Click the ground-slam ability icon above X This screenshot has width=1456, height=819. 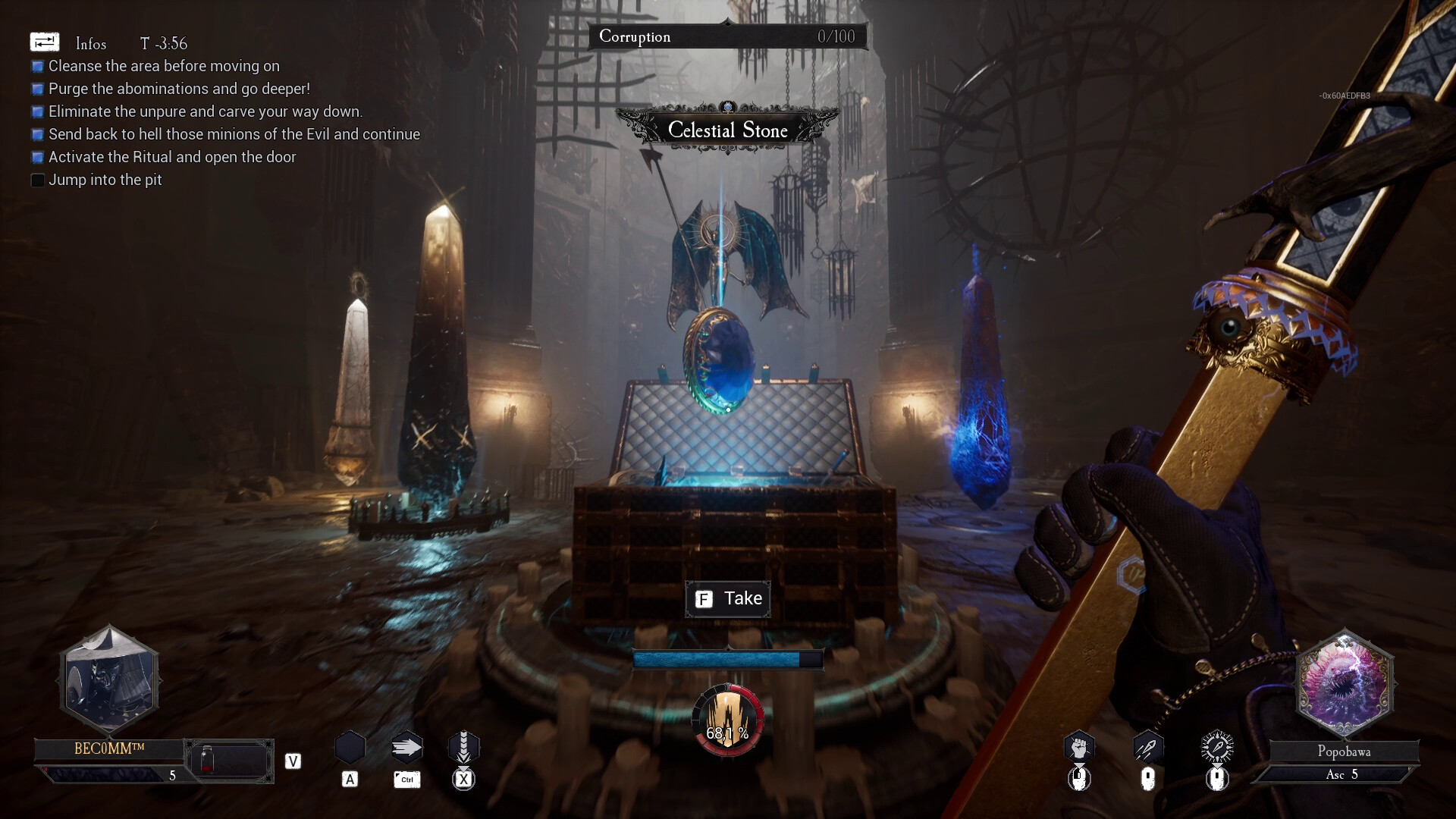pyautogui.click(x=465, y=746)
